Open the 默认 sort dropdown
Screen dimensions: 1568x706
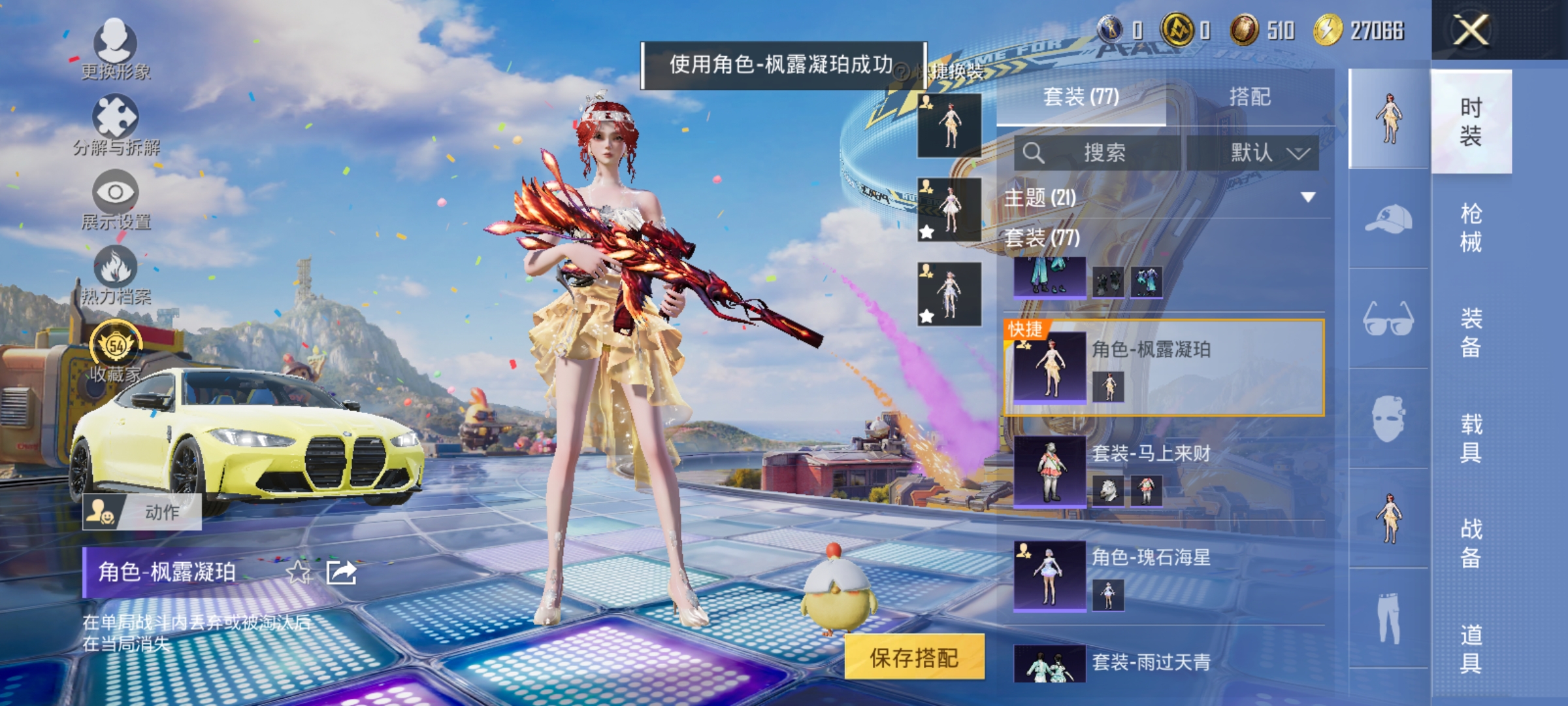[1274, 152]
